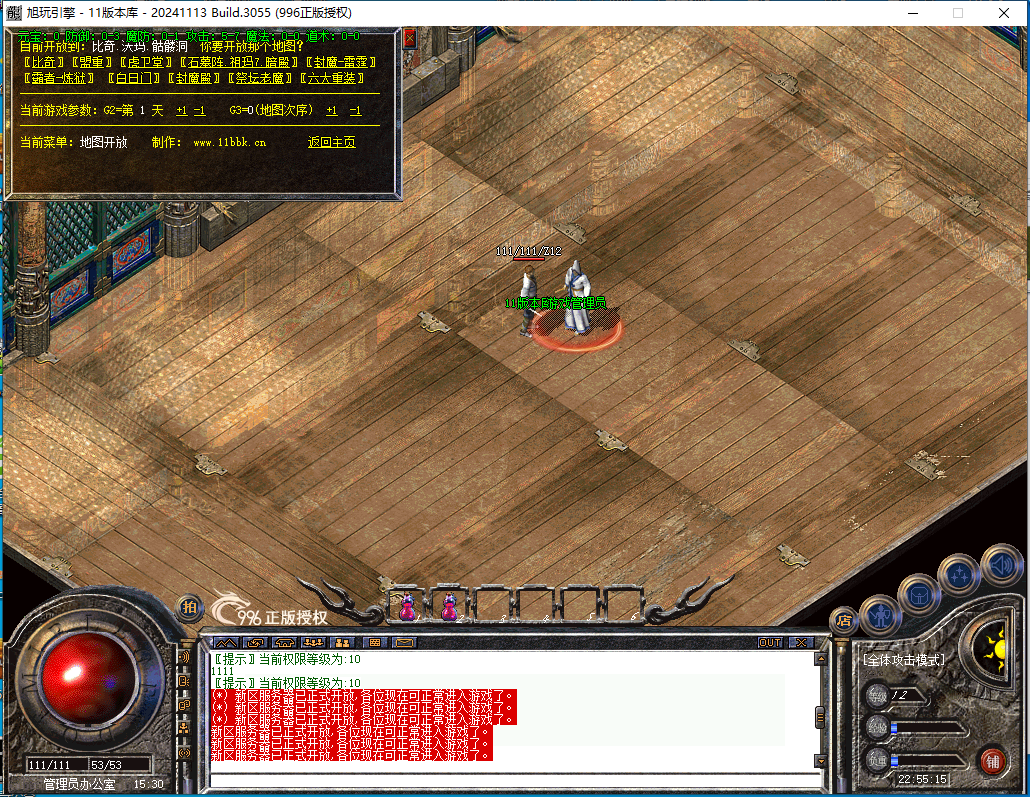Select the 封魔-雷霆 map link
The image size is (1030, 797).
[340, 62]
